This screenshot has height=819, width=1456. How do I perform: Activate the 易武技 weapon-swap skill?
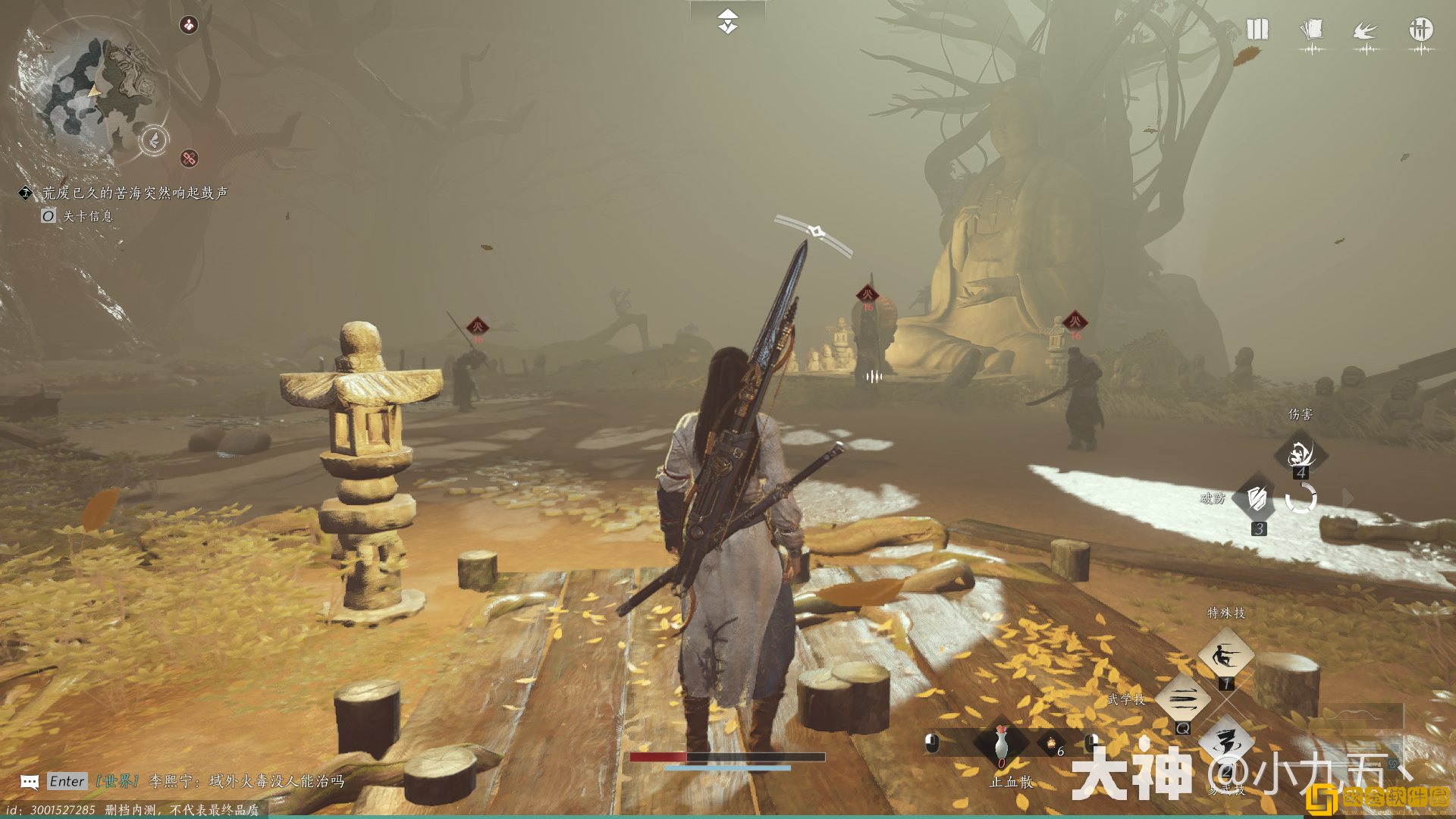(1225, 743)
